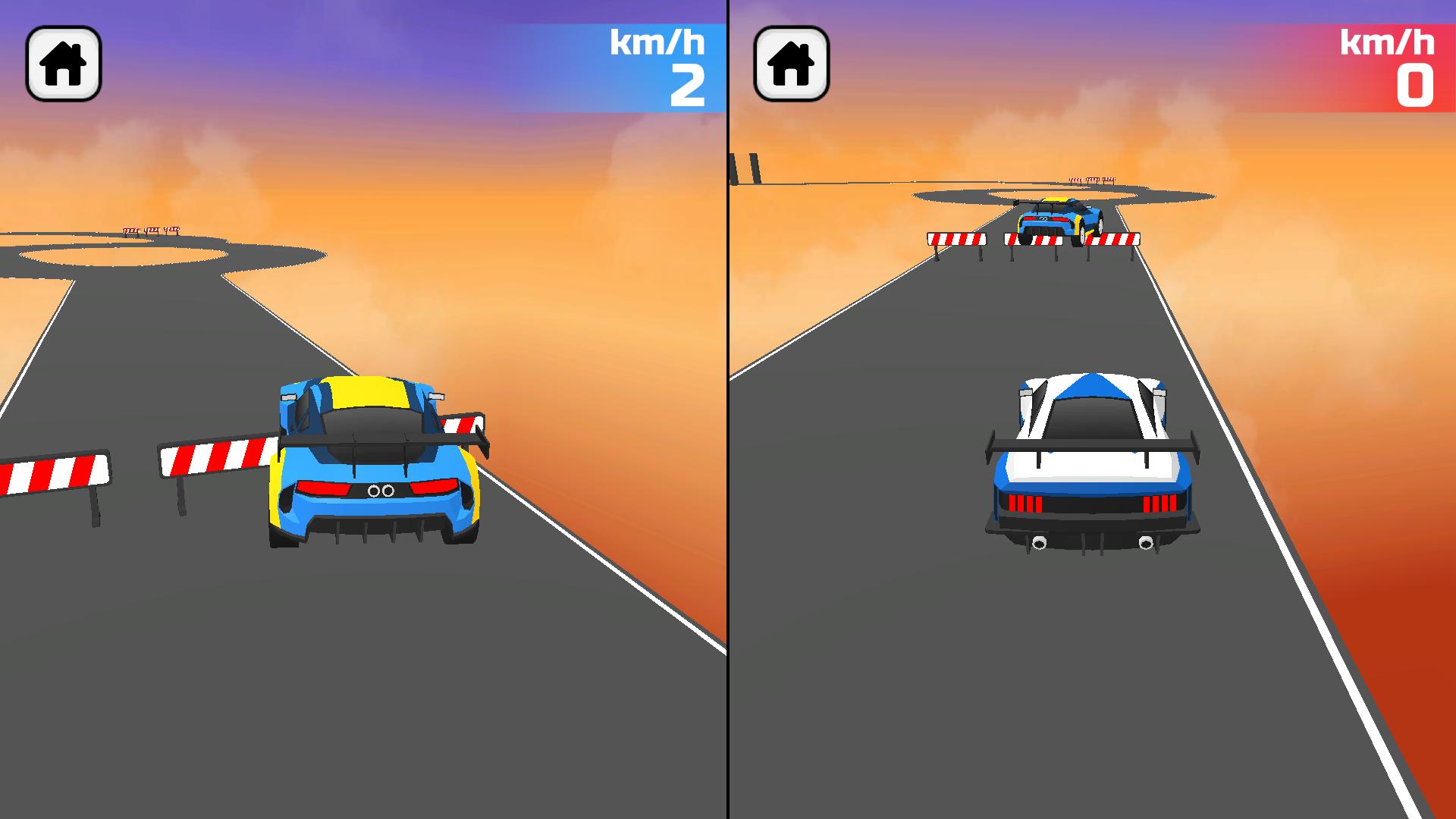The height and width of the screenshot is (819, 1456).
Task: Click the home icon on the right screen
Action: tap(791, 64)
